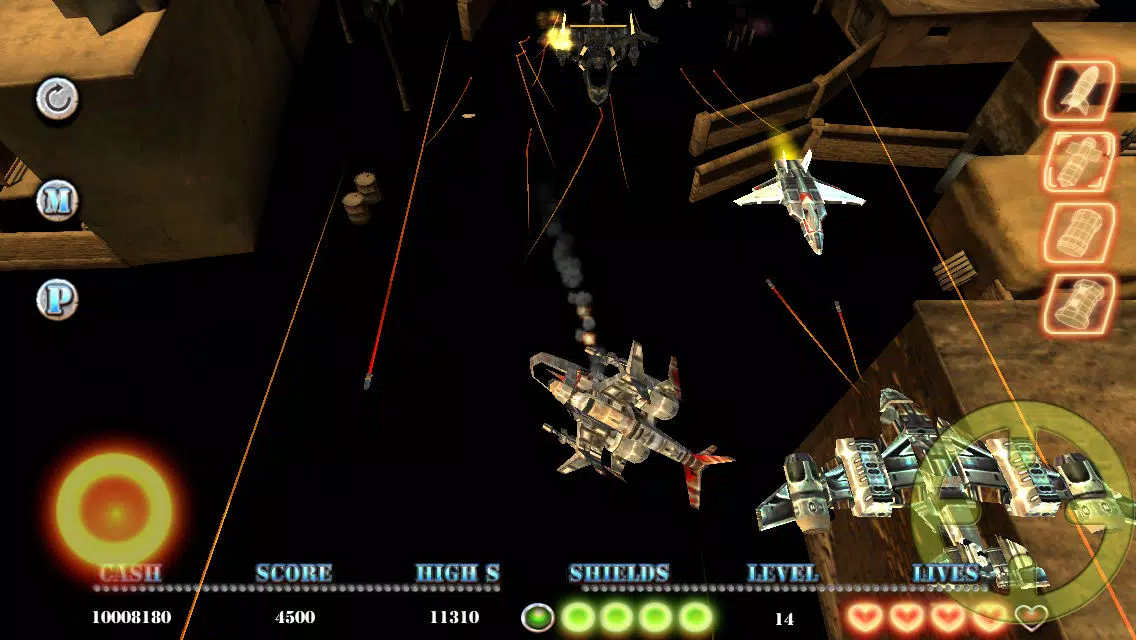1136x640 pixels.
Task: Select the rocket missile weapon icon
Action: coord(1079,91)
